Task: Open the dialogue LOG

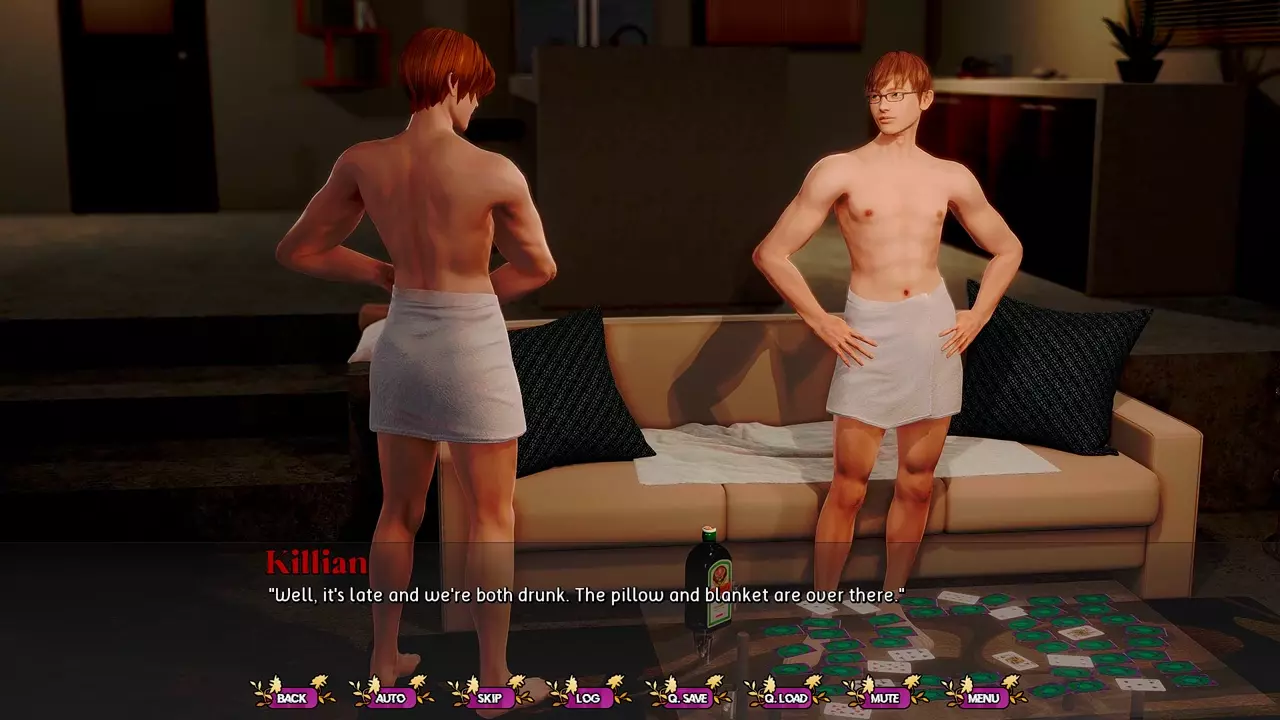Action: coord(588,698)
